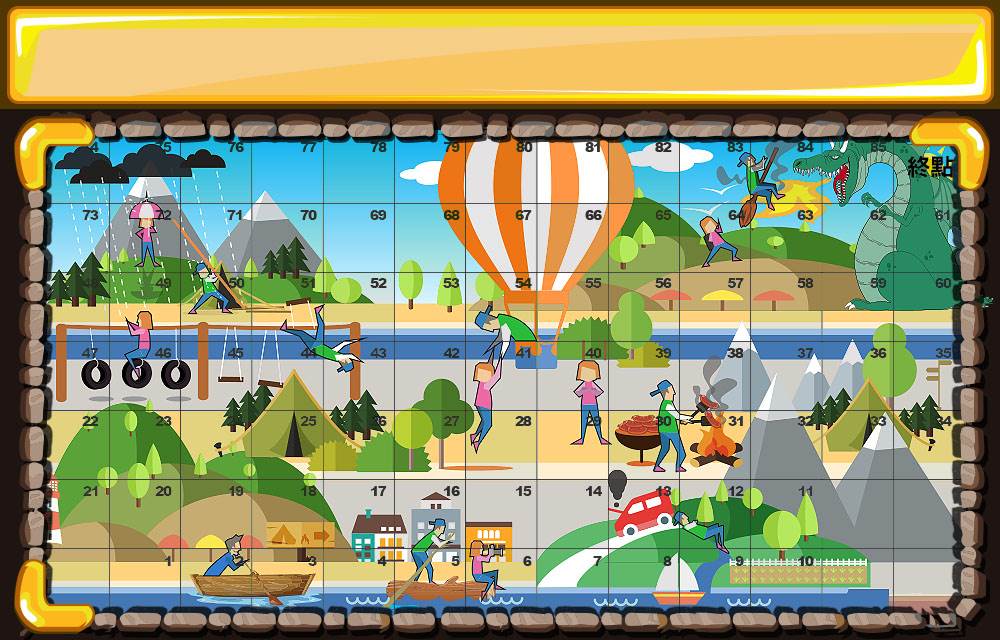The width and height of the screenshot is (1000, 640).
Task: Select board tile number 43
Action: click(x=378, y=353)
